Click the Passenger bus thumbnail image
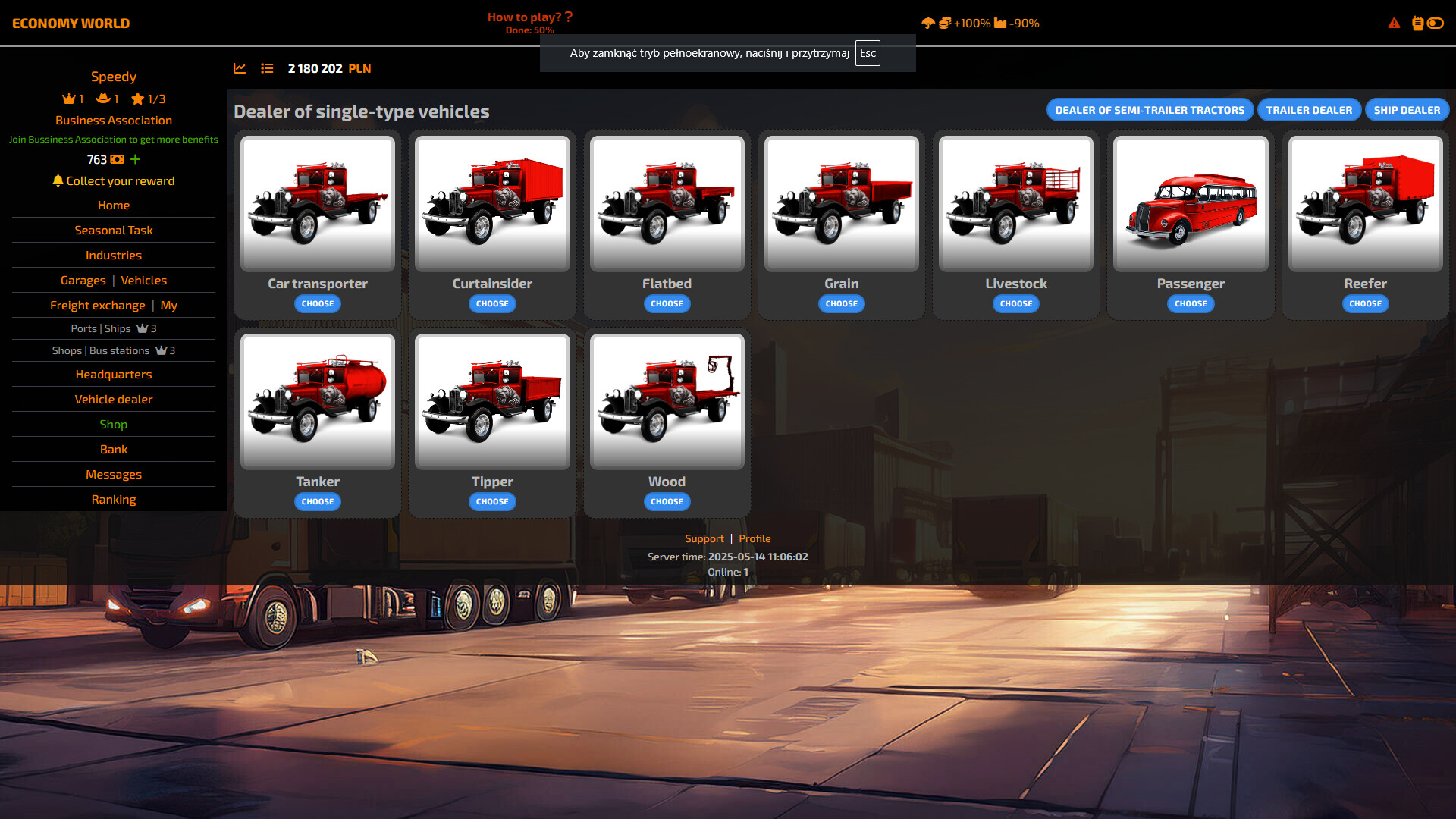 click(1190, 203)
